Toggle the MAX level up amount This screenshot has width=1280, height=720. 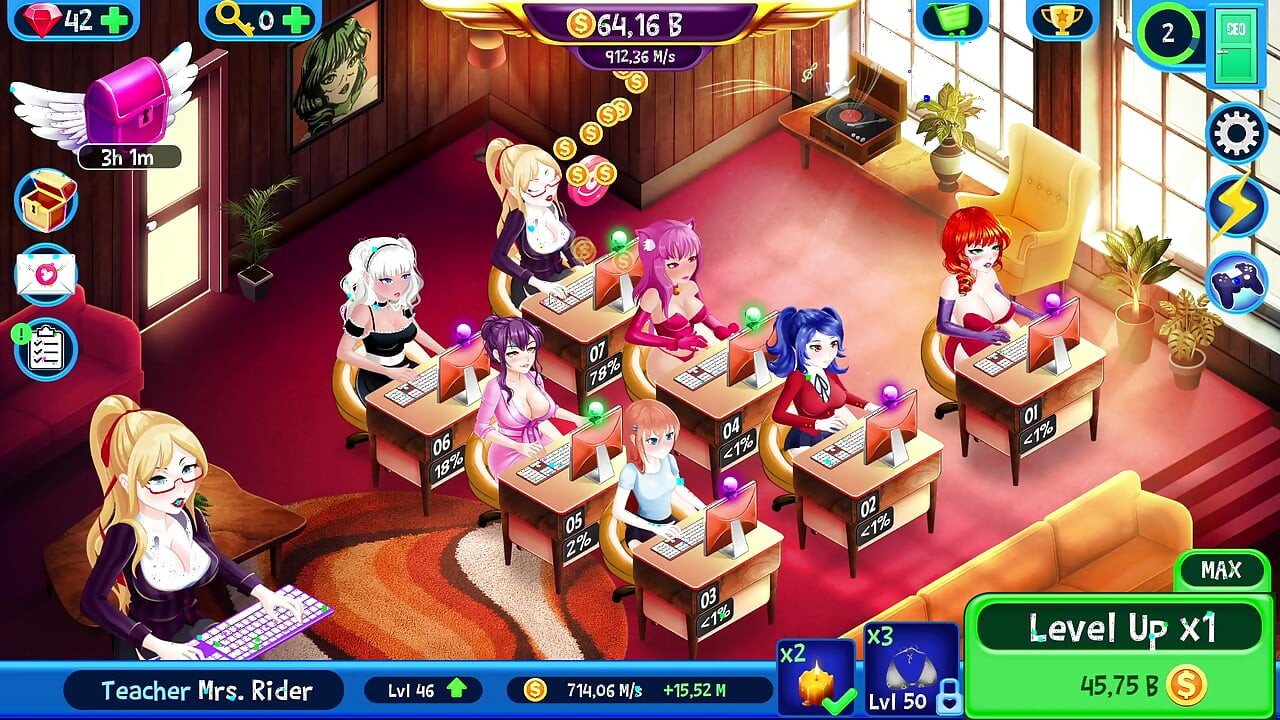tap(1221, 570)
